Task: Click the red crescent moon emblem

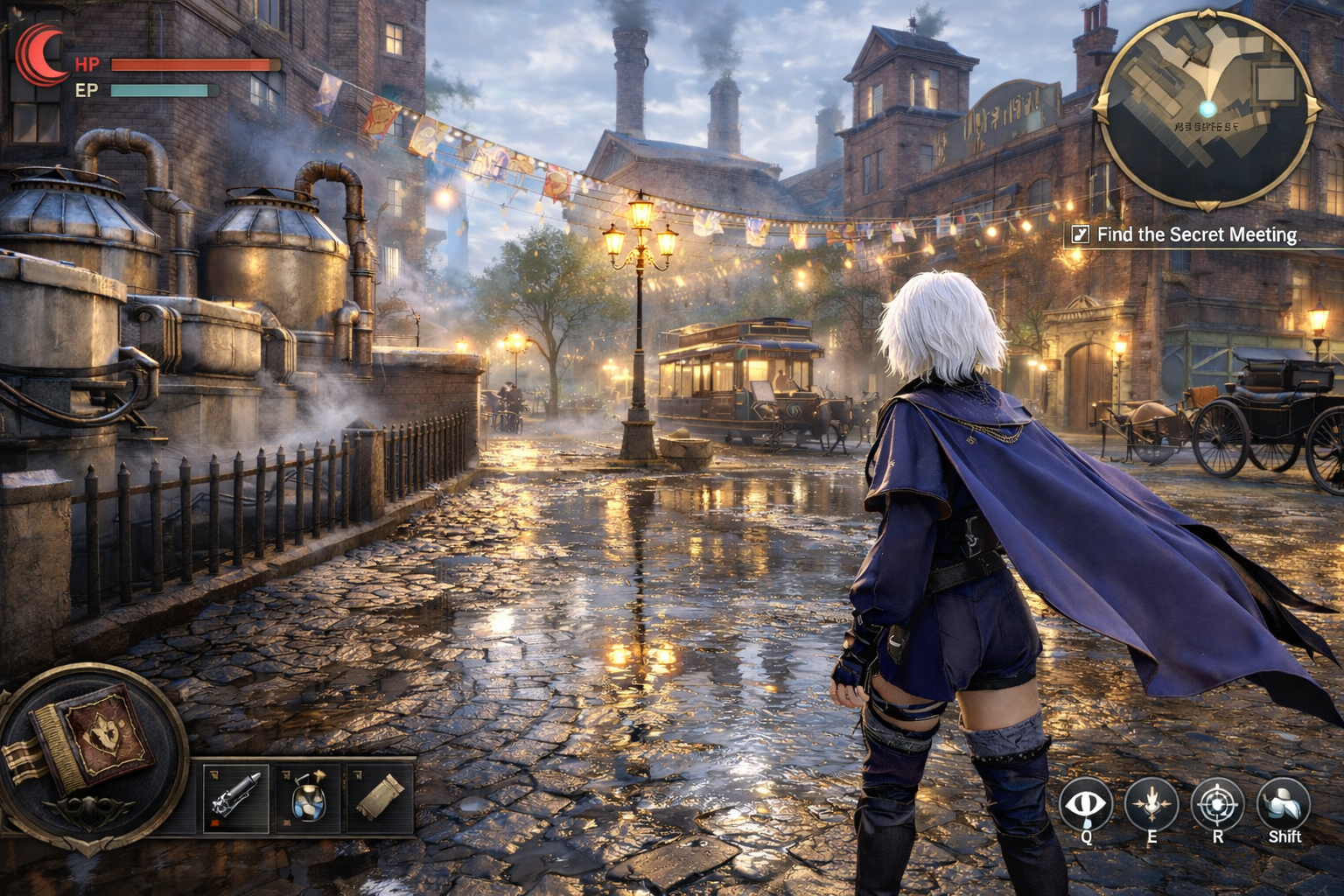Action: [x=40, y=53]
